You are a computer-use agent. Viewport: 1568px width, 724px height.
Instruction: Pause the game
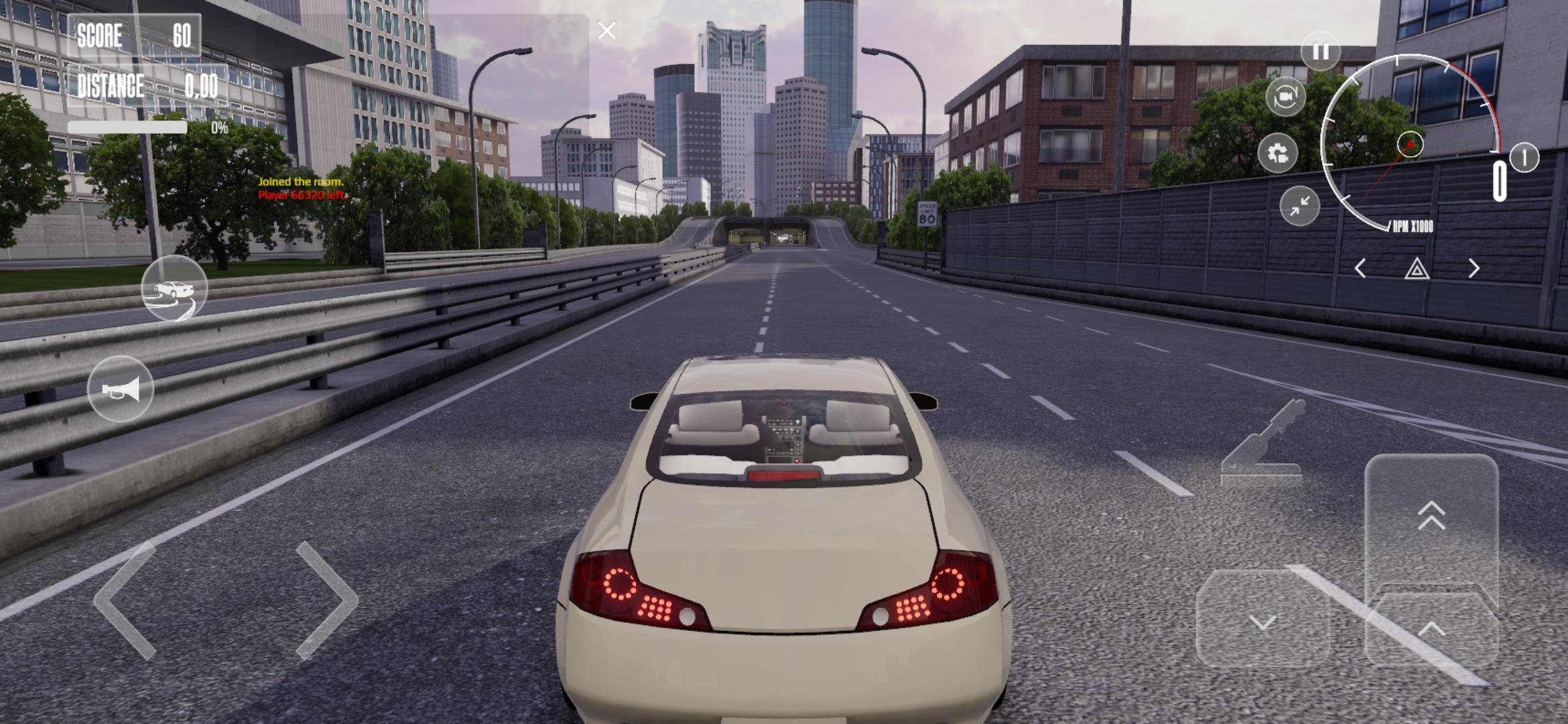[1320, 52]
